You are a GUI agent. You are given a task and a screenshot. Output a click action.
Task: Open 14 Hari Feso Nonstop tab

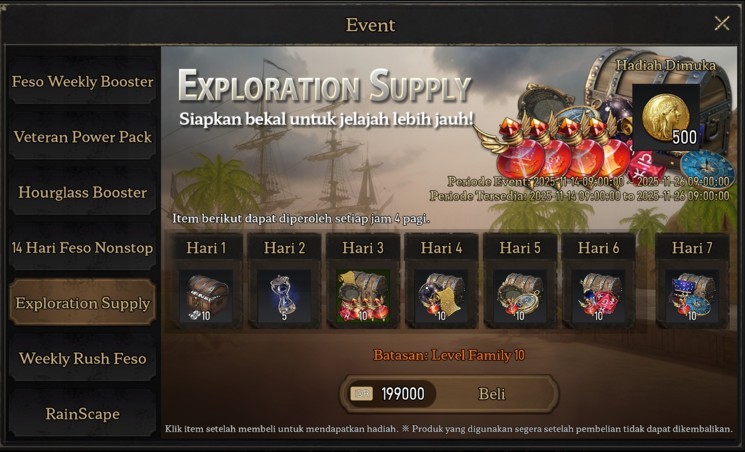83,248
